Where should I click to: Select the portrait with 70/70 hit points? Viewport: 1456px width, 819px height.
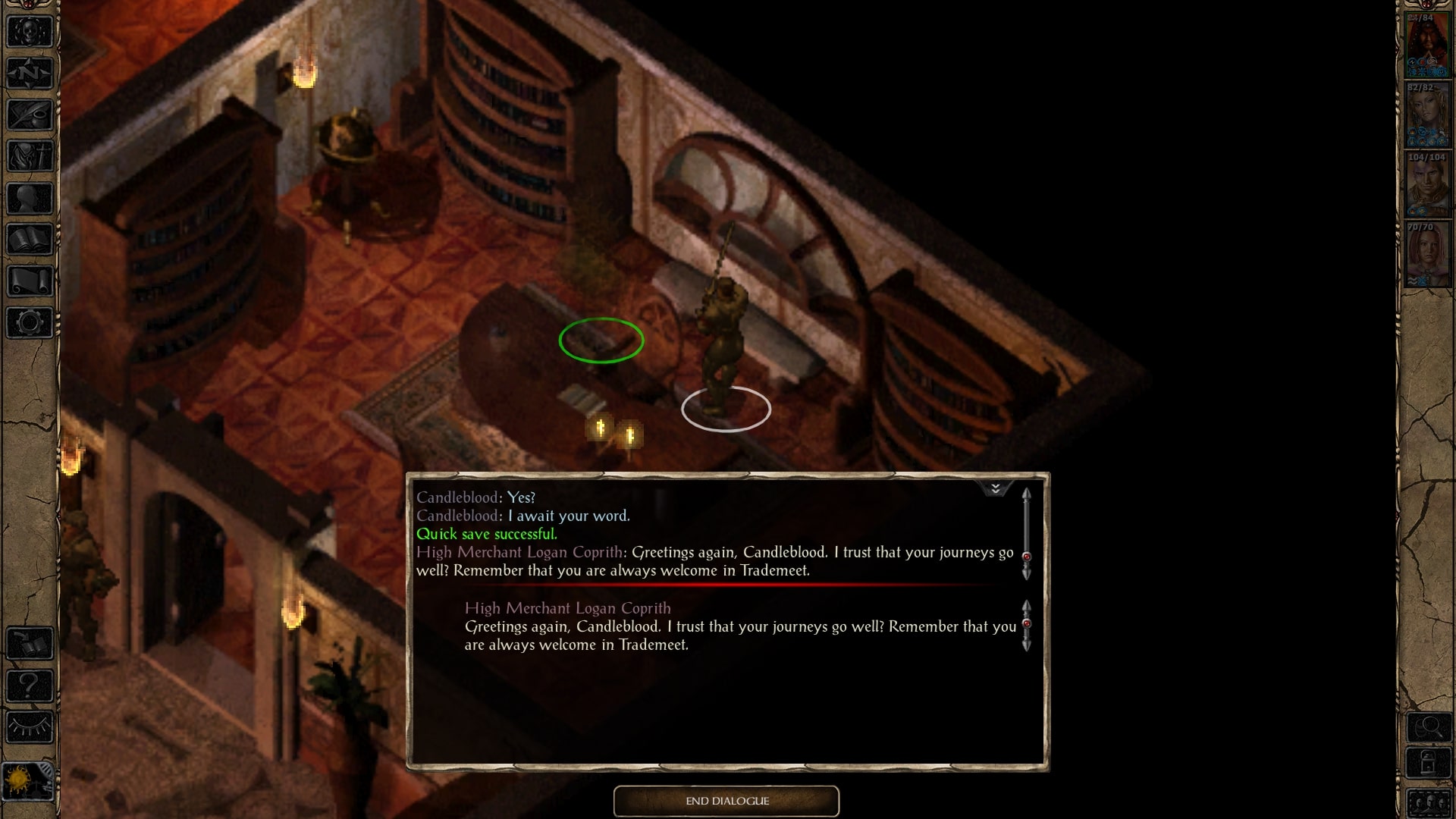pos(1427,255)
